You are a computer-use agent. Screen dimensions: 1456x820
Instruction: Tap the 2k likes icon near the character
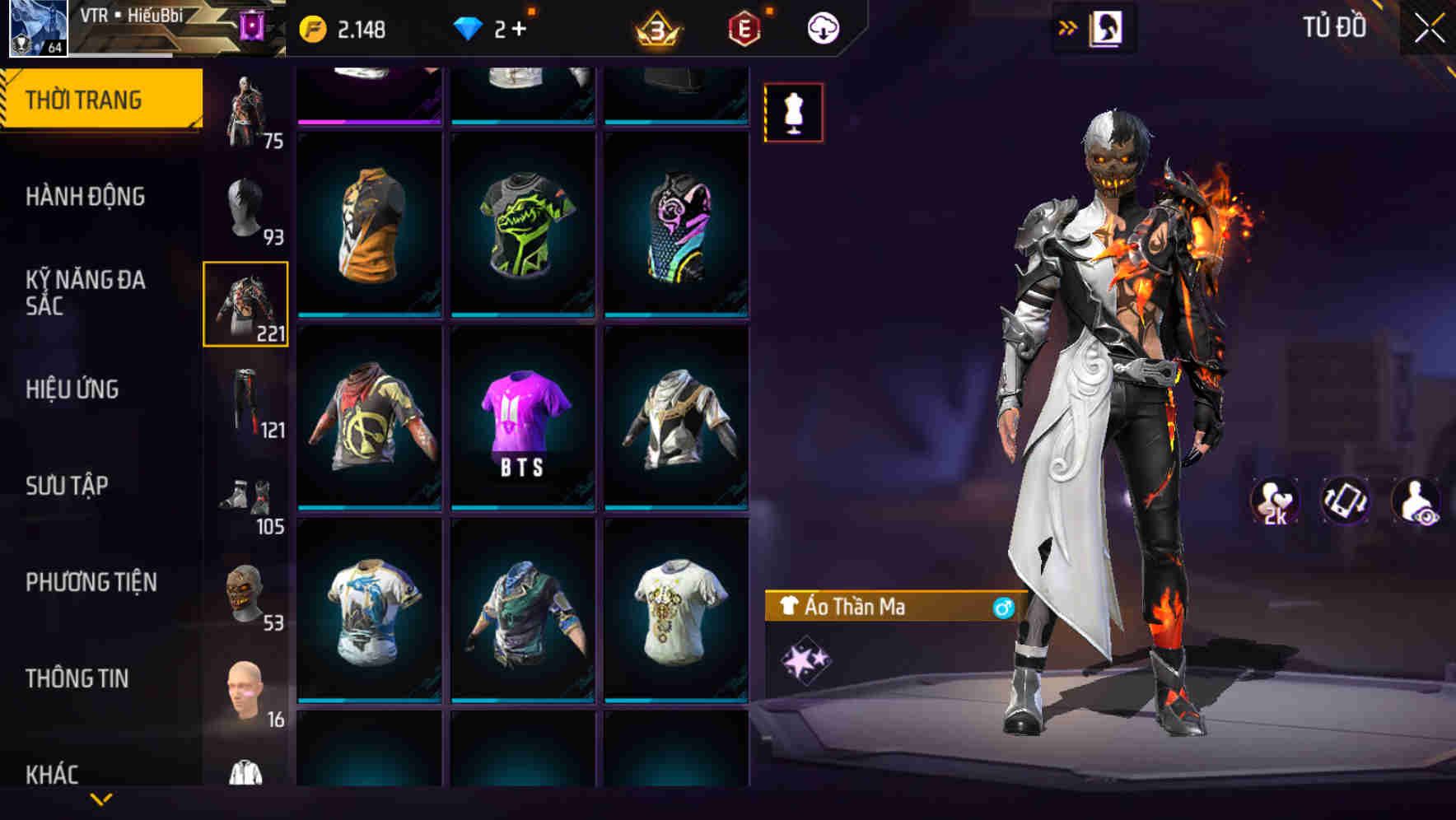(1276, 501)
